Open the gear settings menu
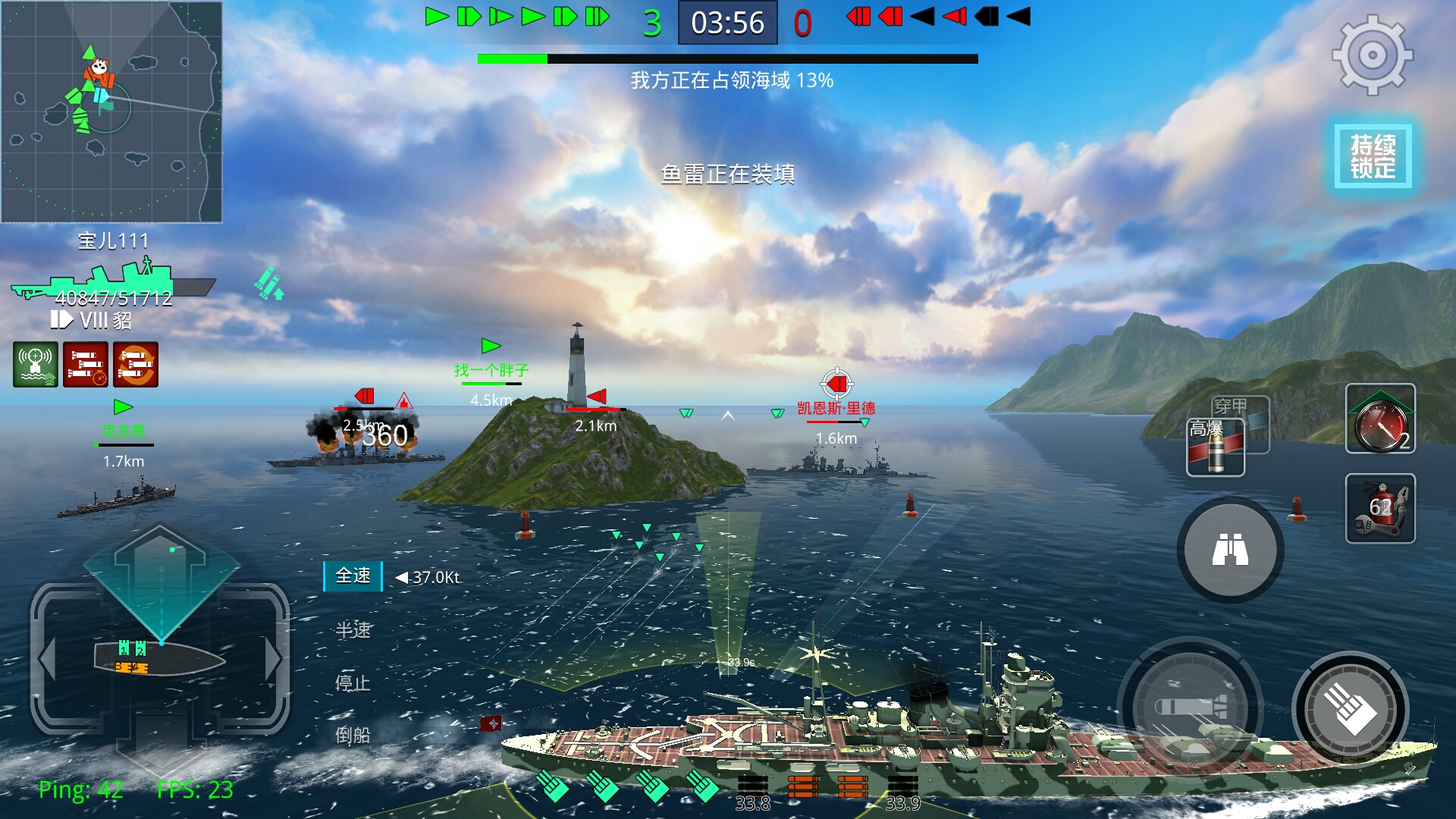 (1372, 55)
